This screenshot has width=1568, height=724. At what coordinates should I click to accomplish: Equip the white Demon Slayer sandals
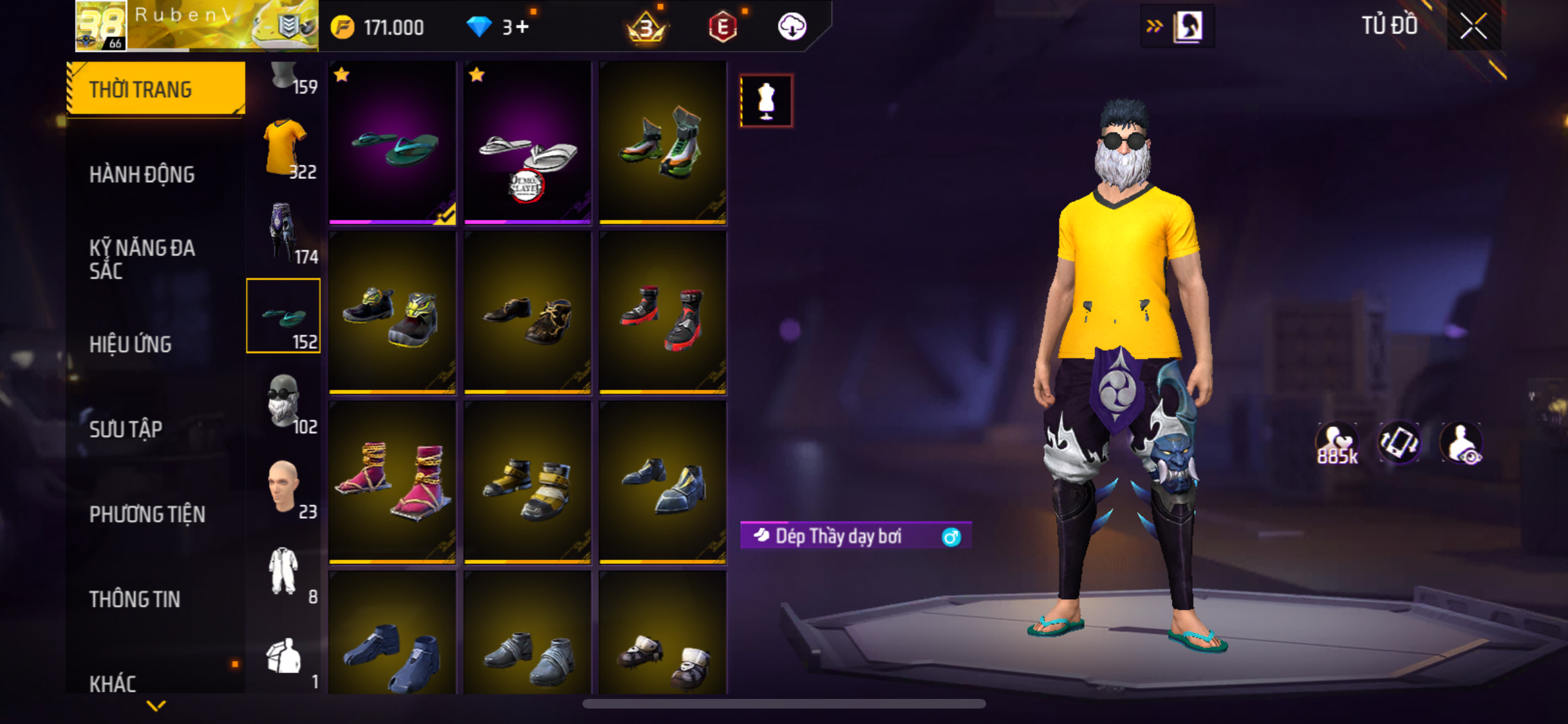527,144
